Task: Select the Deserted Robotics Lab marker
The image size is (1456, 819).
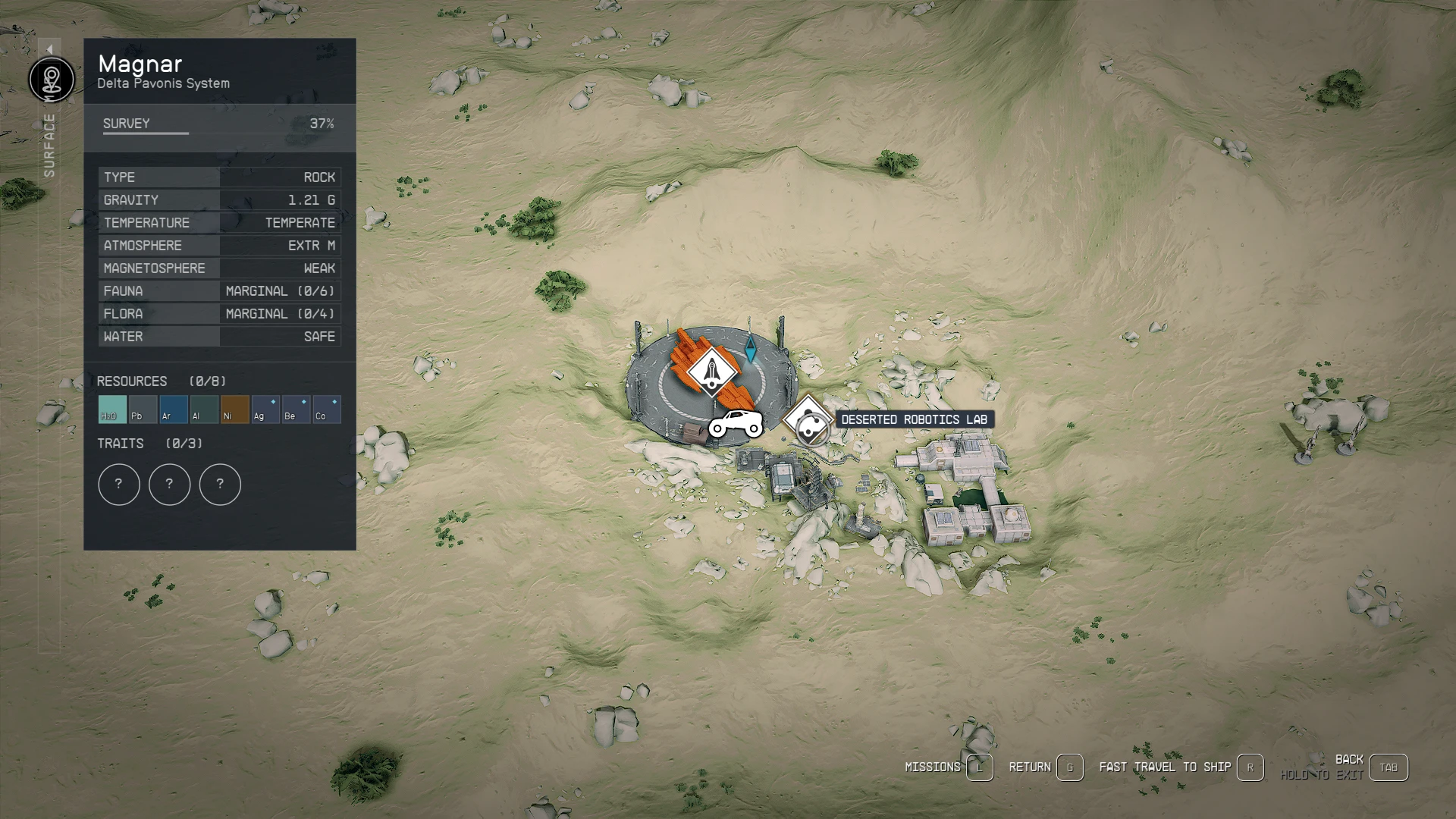Action: click(808, 420)
